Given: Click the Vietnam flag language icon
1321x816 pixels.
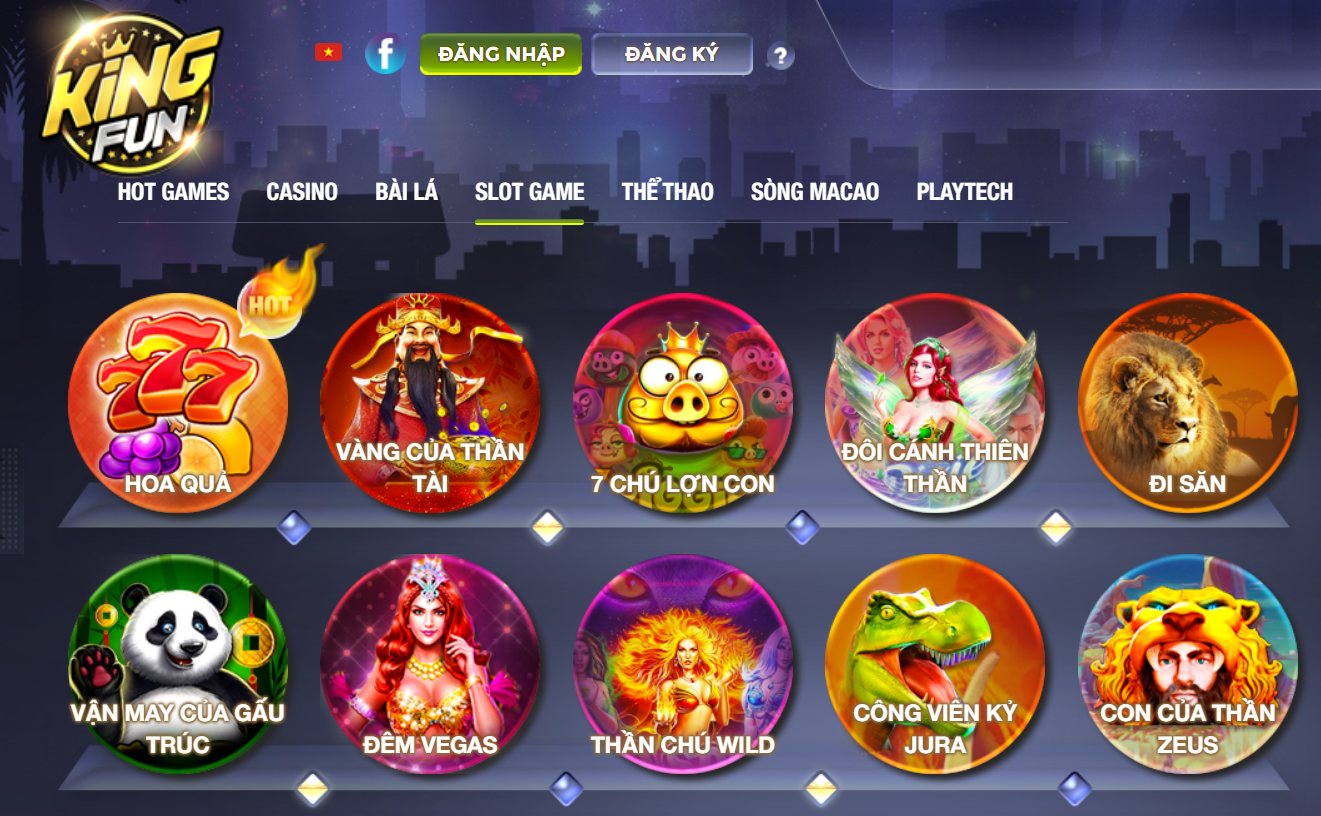Looking at the screenshot, I should pyautogui.click(x=328, y=52).
